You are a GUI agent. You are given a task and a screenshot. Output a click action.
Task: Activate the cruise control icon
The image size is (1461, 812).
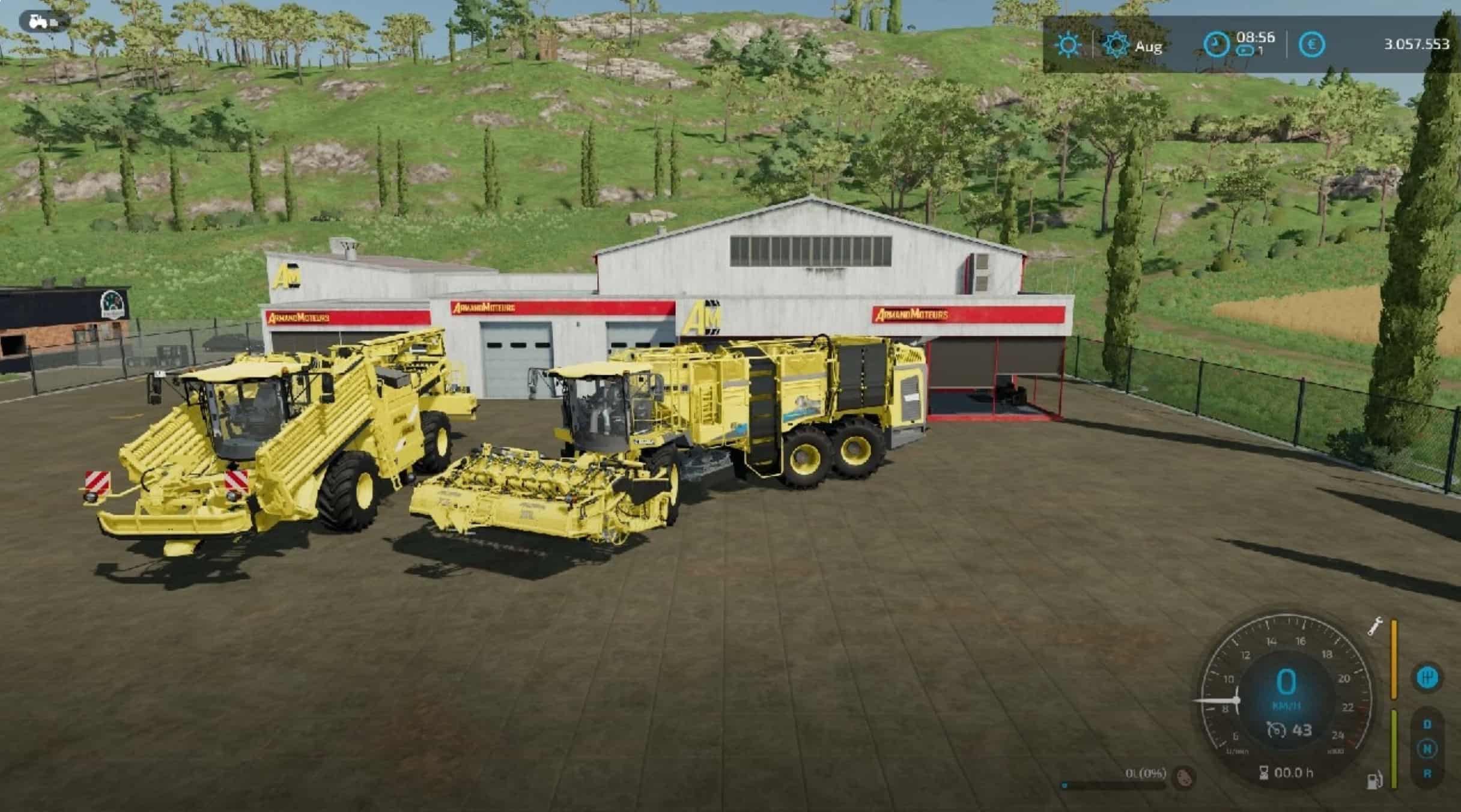1275,730
